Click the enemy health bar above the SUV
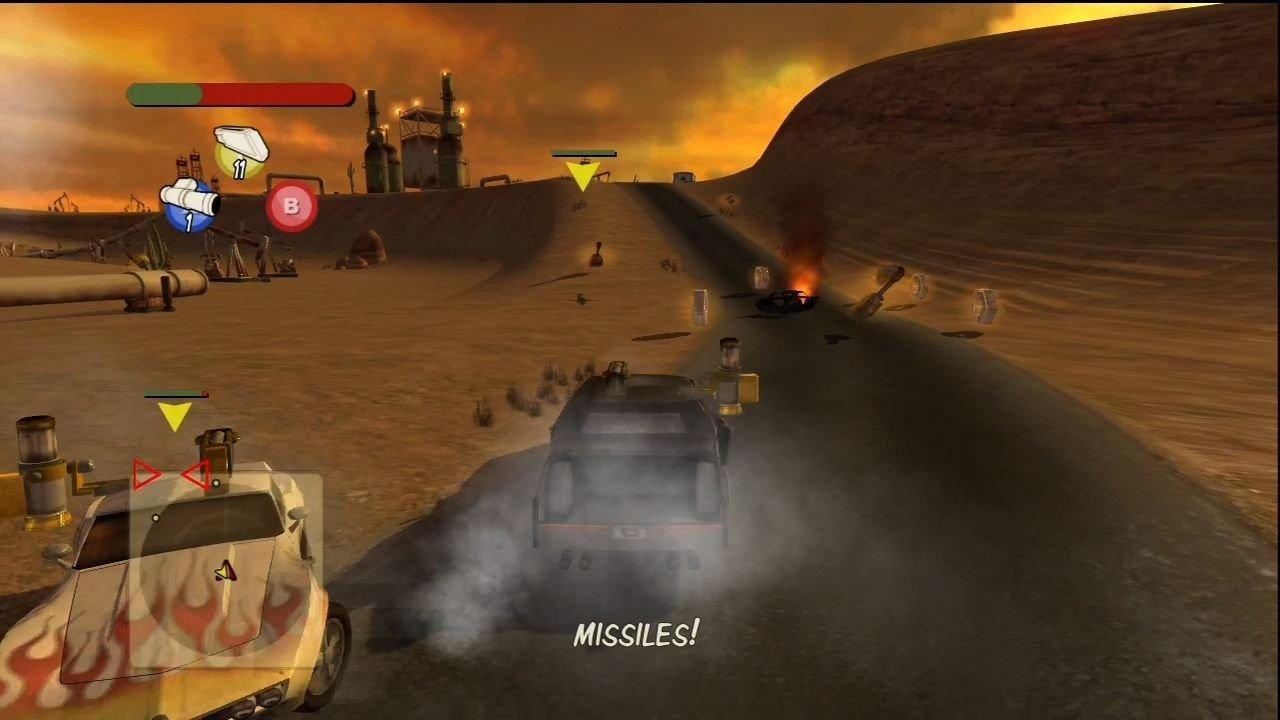Viewport: 1280px width, 720px height. coord(175,393)
